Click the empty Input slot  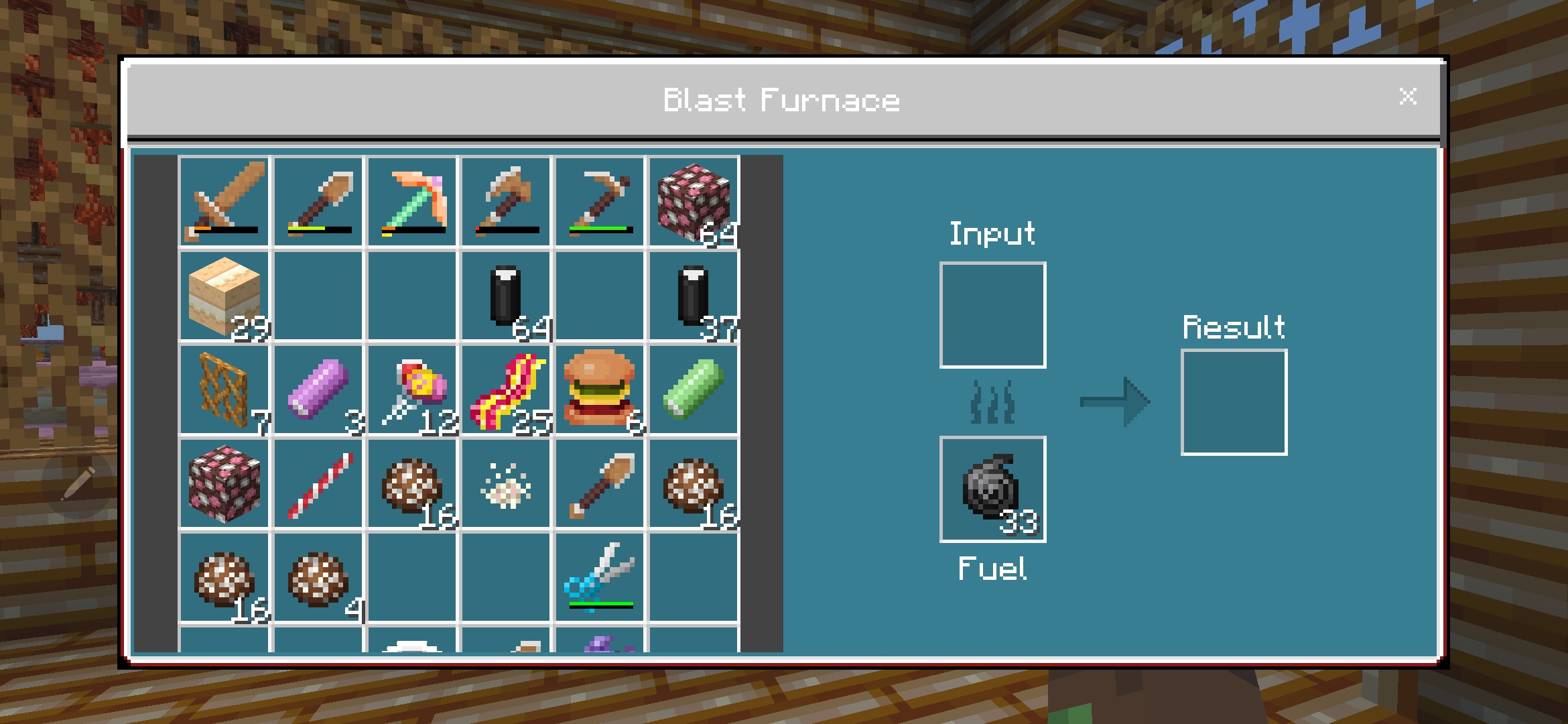click(992, 315)
